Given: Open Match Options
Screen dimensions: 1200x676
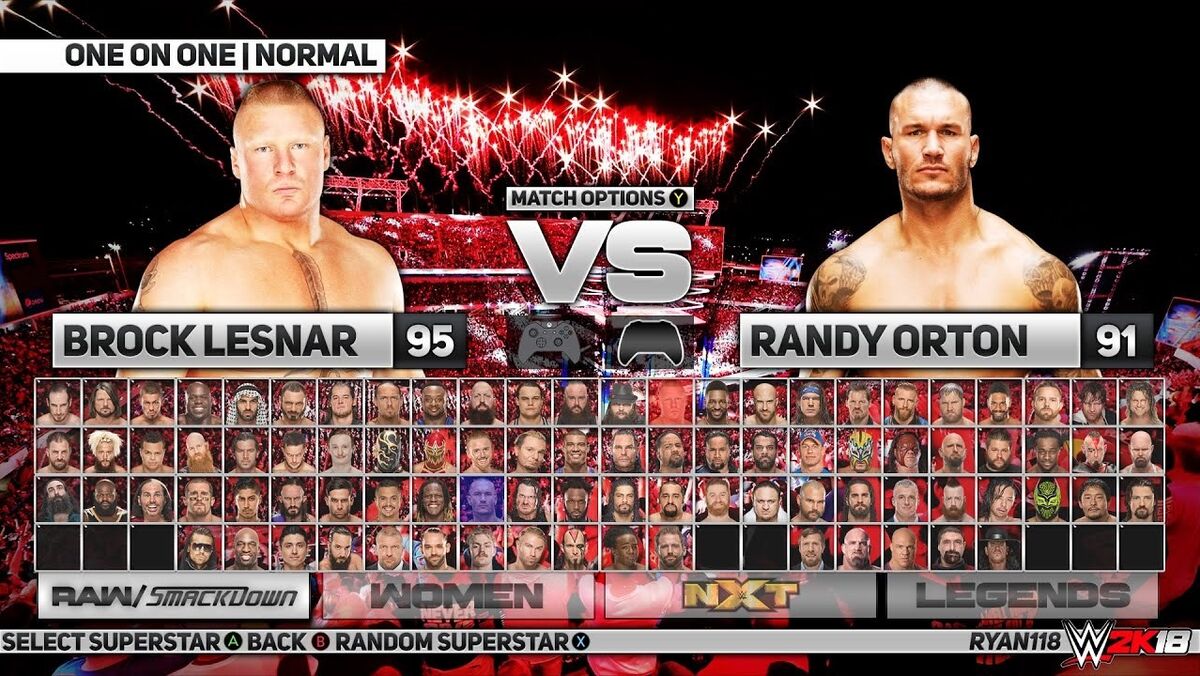Looking at the screenshot, I should pos(600,198).
